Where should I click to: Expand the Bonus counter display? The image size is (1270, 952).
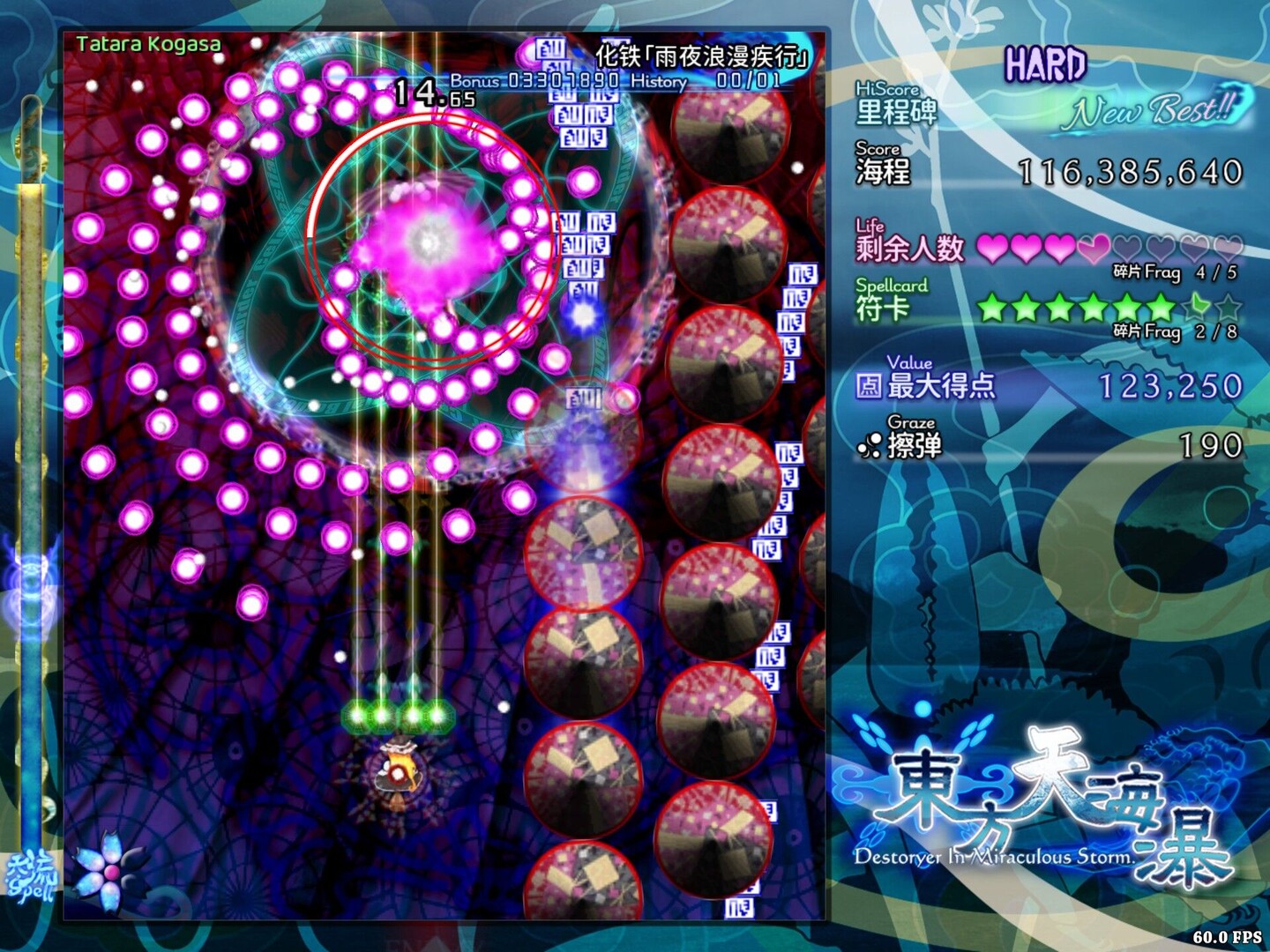click(x=535, y=80)
